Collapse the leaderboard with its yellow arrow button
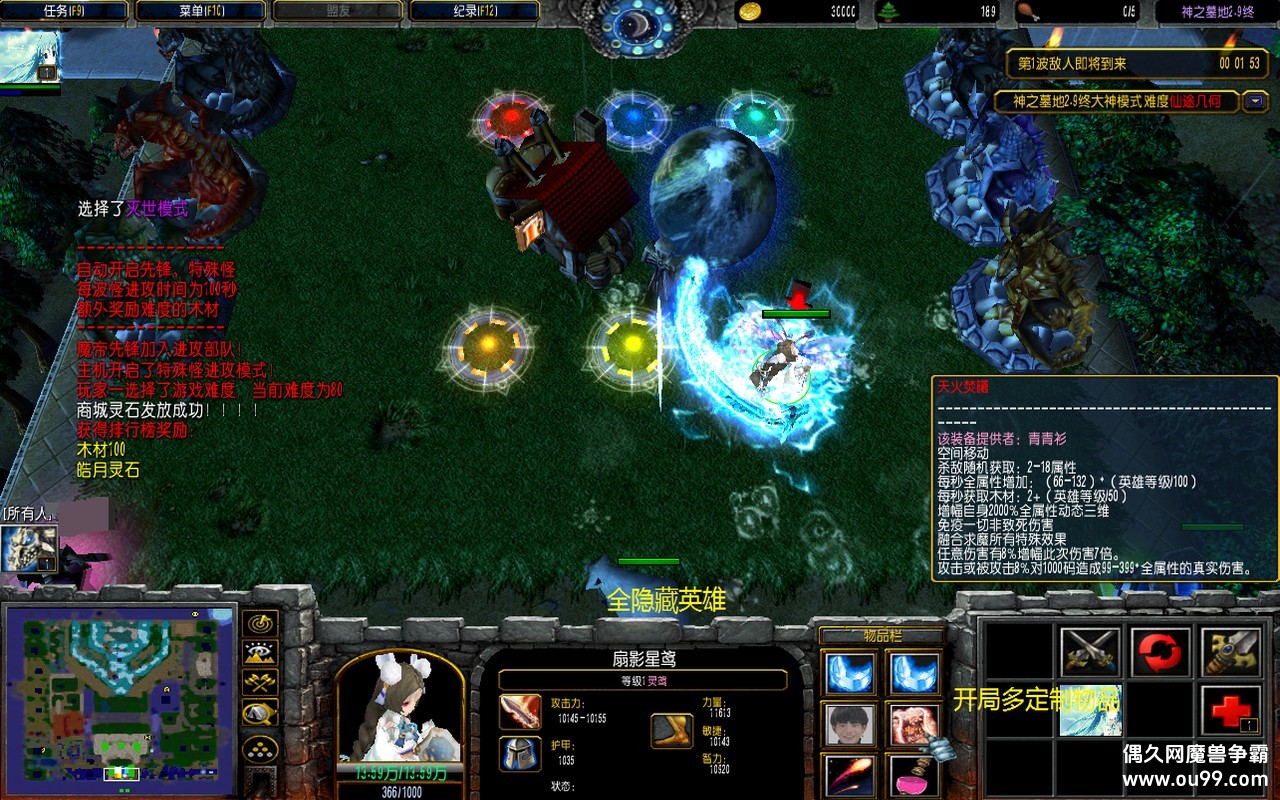 coord(1255,101)
